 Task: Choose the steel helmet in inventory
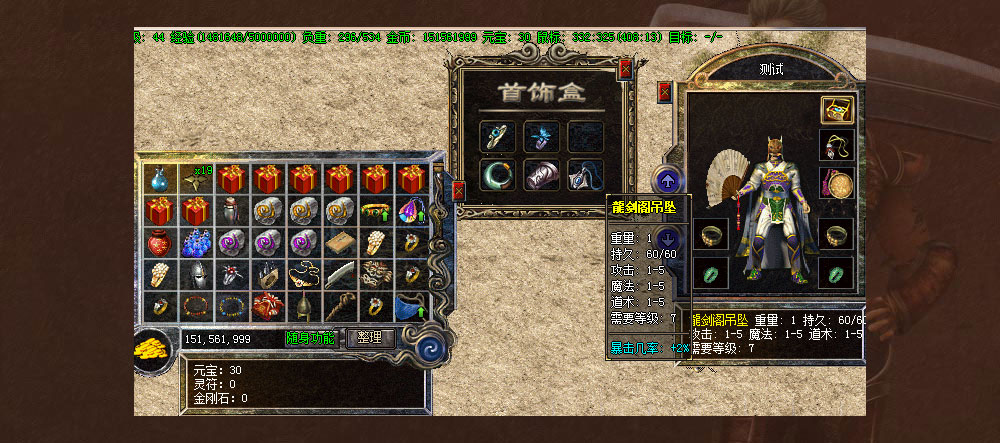pyautogui.click(x=194, y=275)
